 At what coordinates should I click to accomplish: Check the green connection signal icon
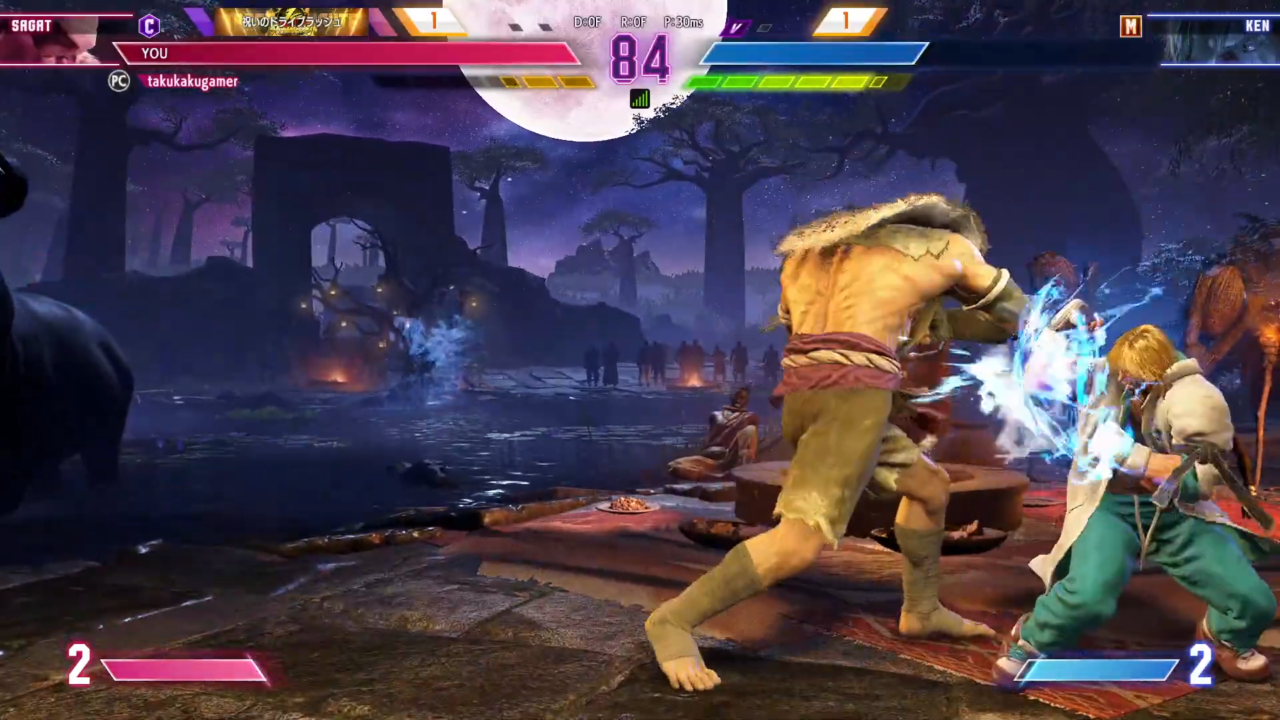pyautogui.click(x=640, y=98)
